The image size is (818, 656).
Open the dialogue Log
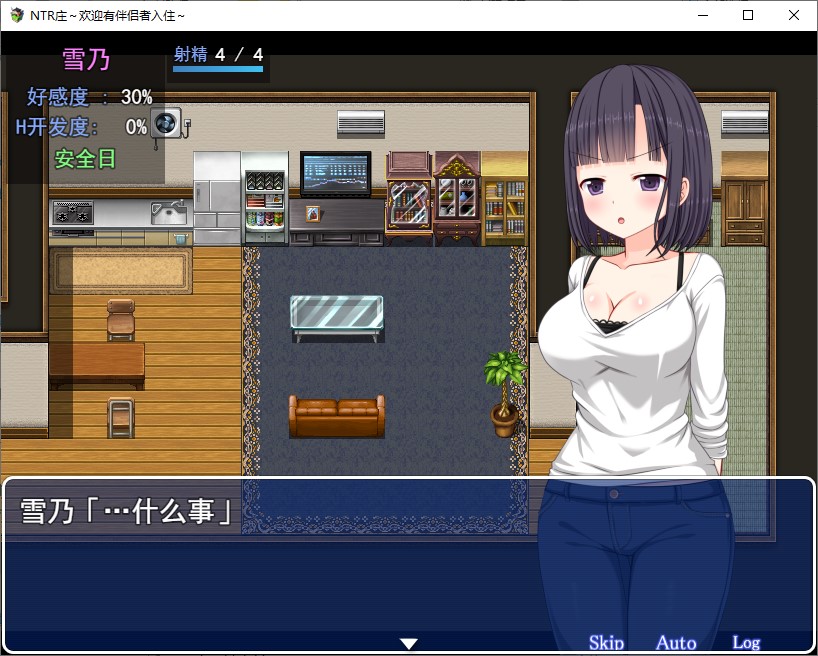tap(746, 642)
